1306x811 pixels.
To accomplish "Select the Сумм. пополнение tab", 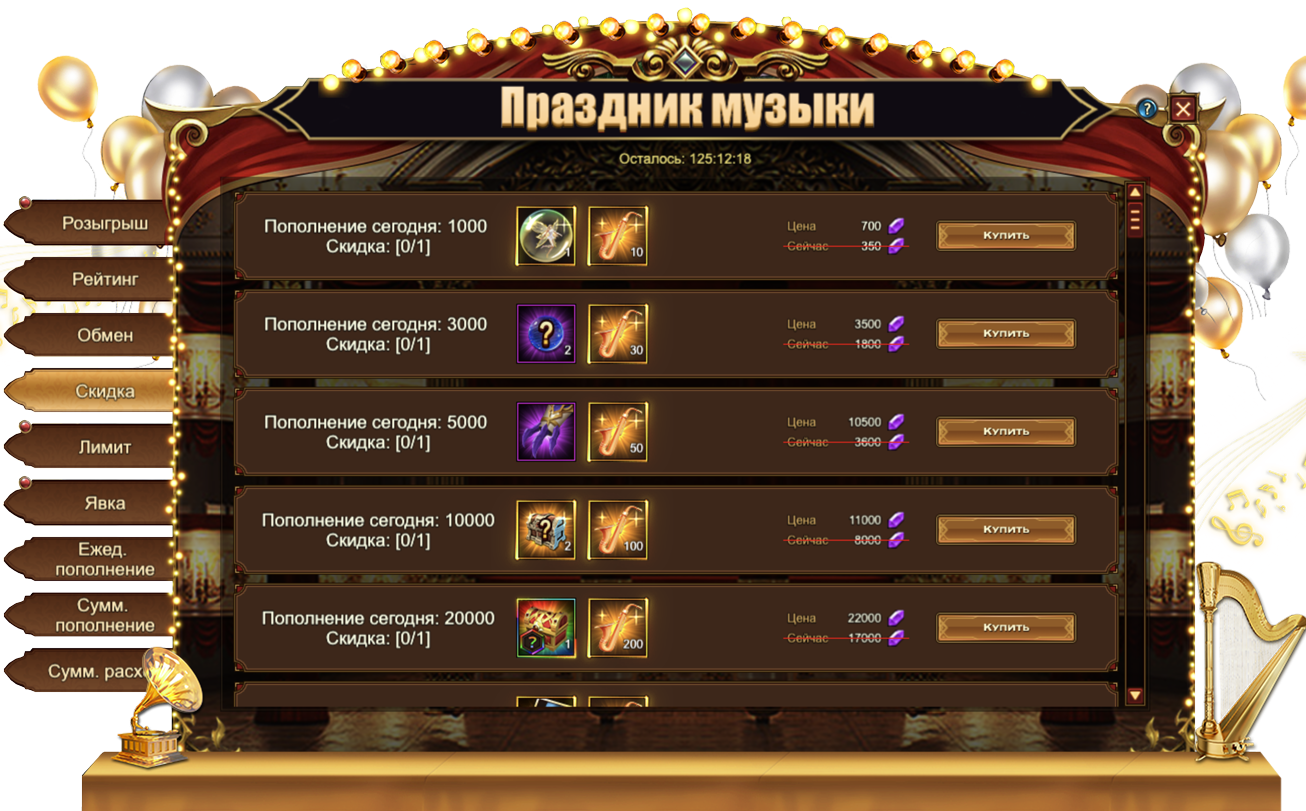I will pyautogui.click(x=104, y=615).
